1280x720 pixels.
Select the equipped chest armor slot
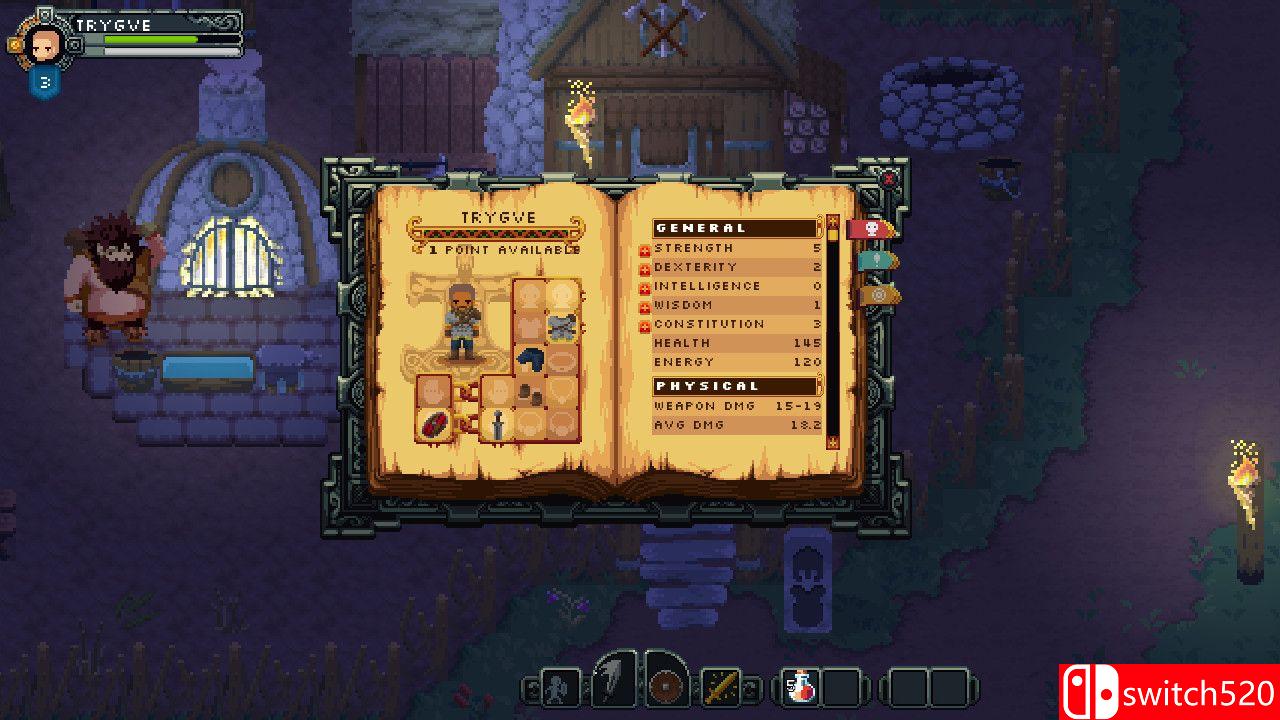coord(563,327)
